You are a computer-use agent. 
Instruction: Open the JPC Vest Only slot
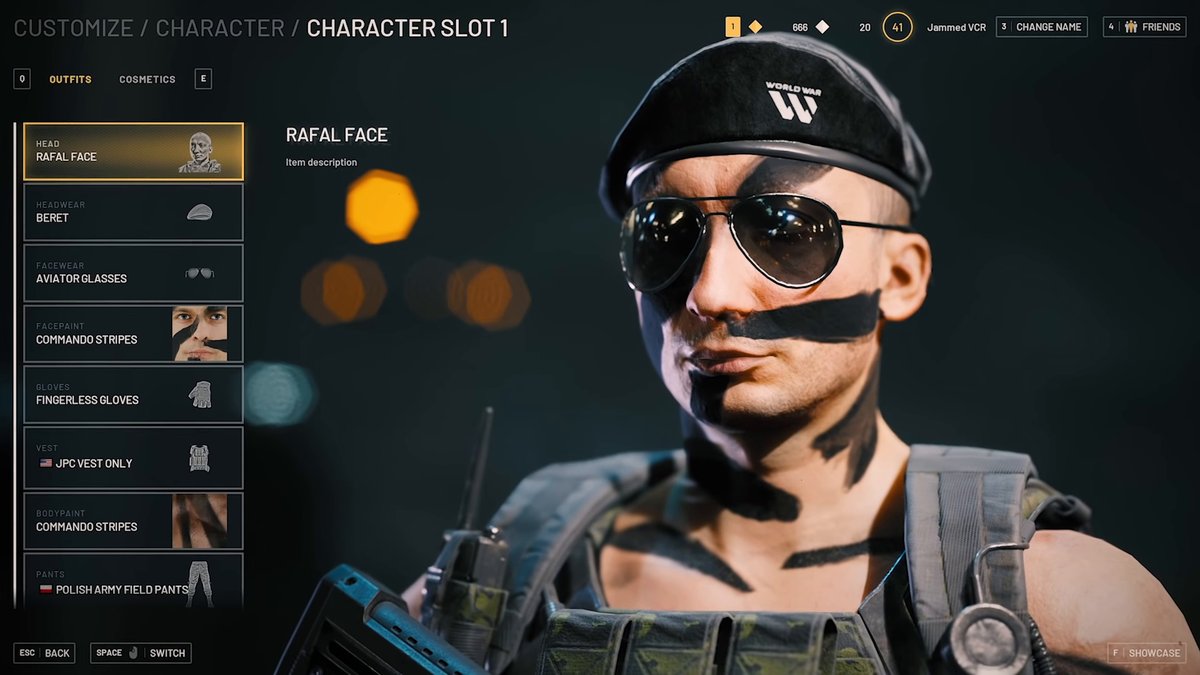click(133, 458)
